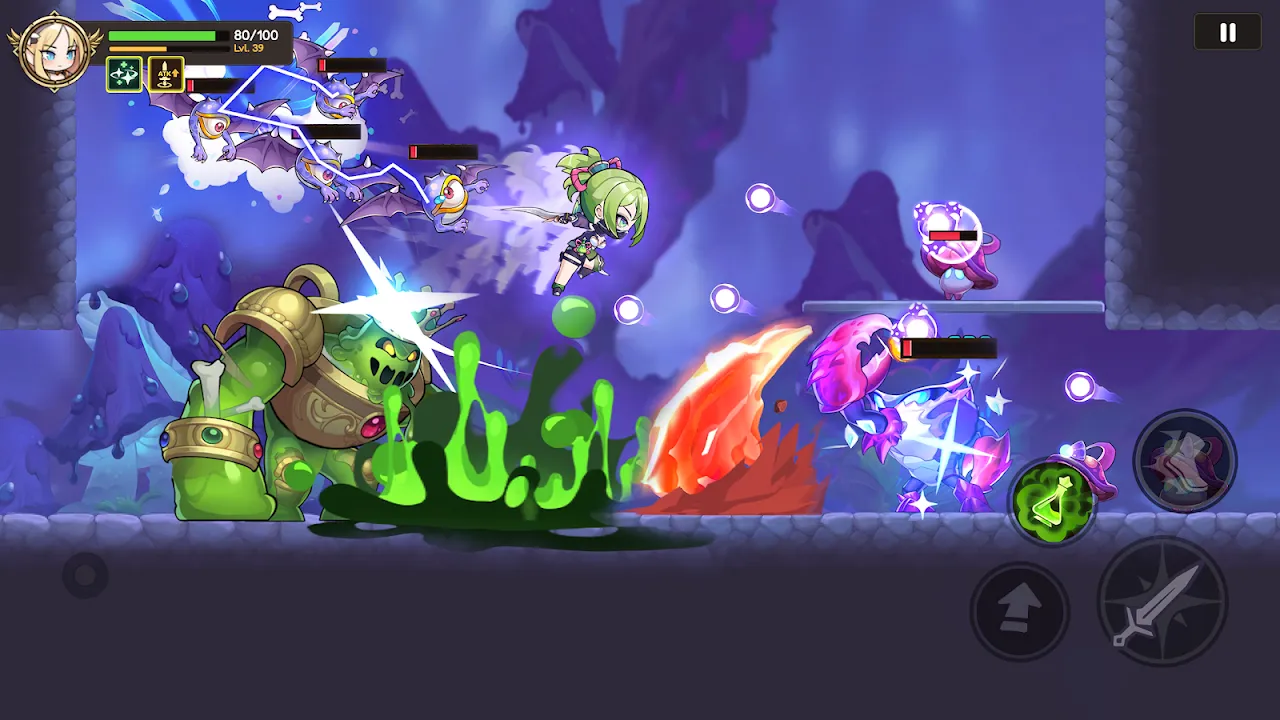Image resolution: width=1280 pixels, height=720 pixels.
Task: Click the blonde hero portrait
Action: coord(55,51)
